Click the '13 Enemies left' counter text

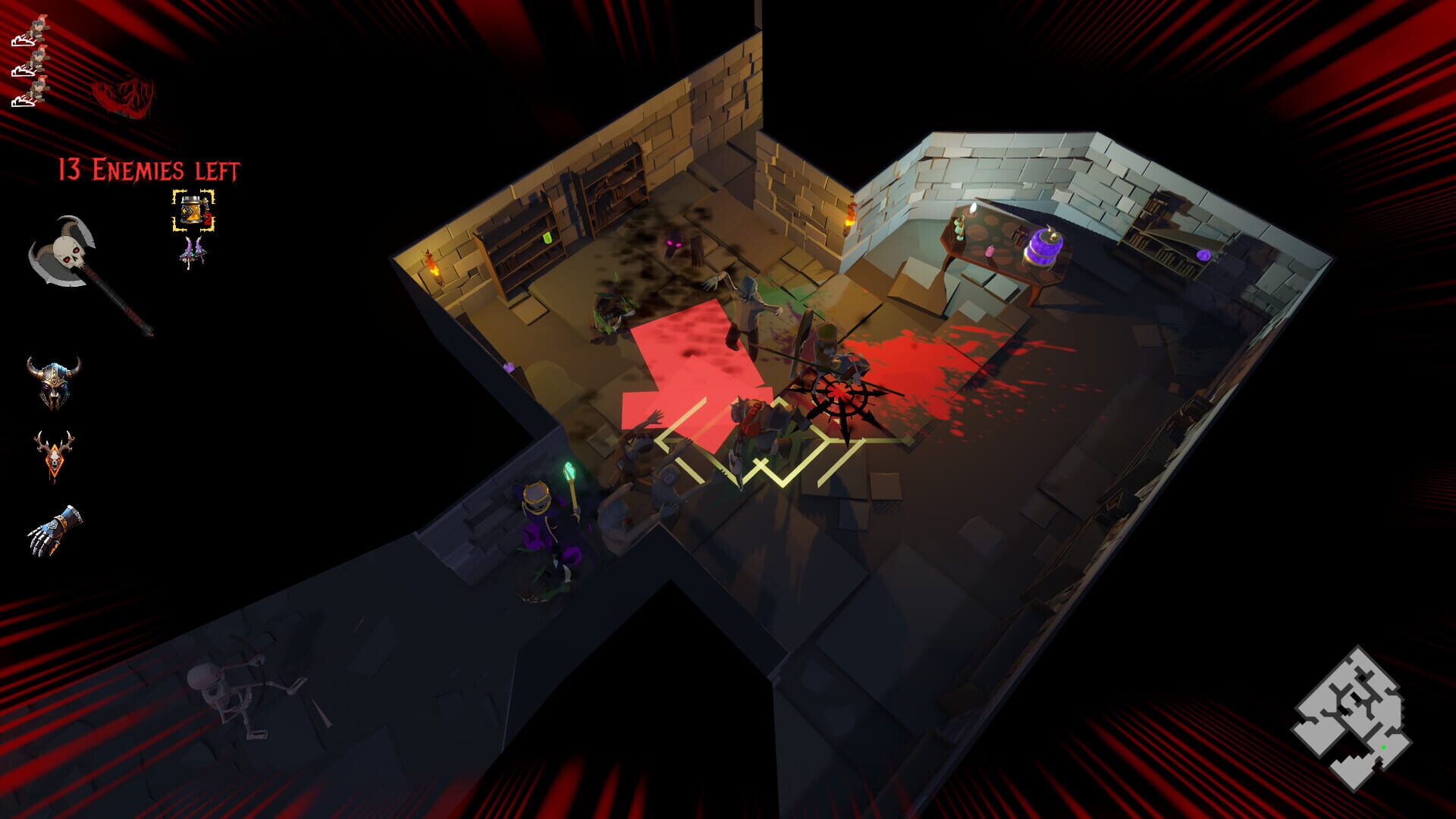[x=149, y=170]
